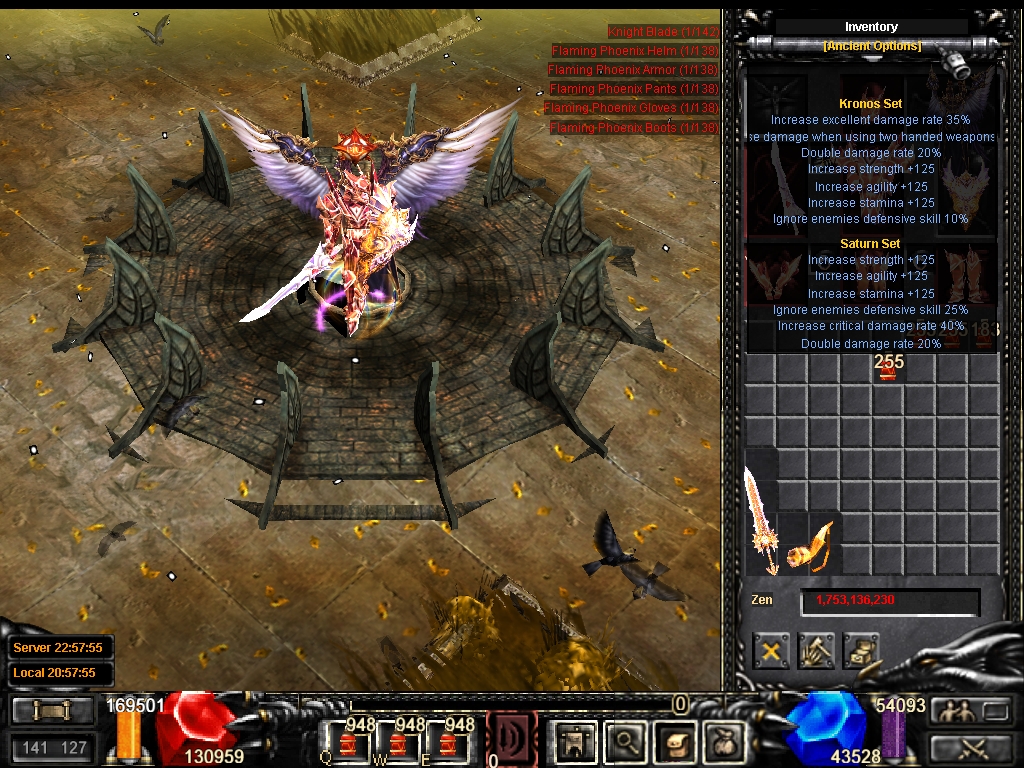
Task: Select the flaming sword in inventory
Action: point(760,520)
